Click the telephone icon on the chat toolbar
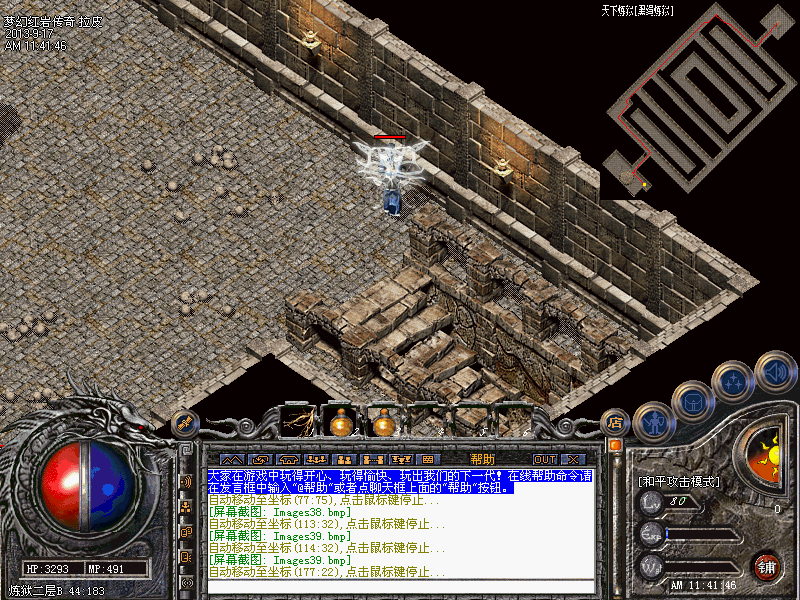 pyautogui.click(x=289, y=459)
